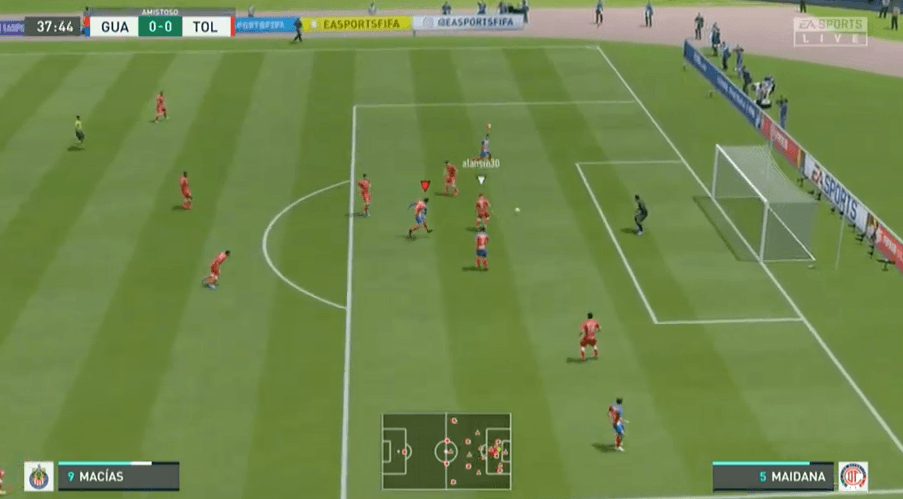Click the Guadalajara club crest icon

click(39, 476)
